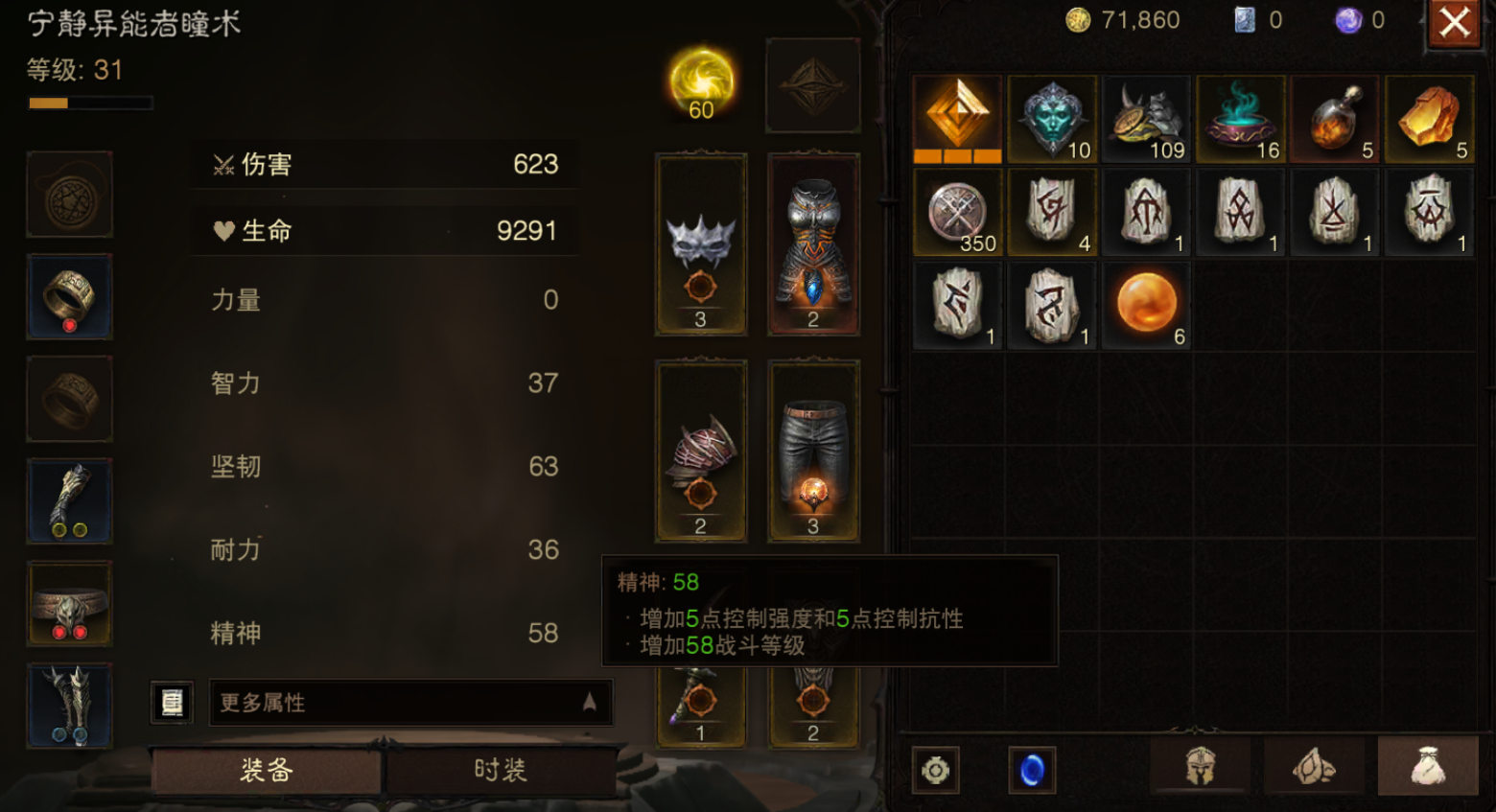Viewport: 1496px width, 812px height.
Task: Open the settings gear icon at bottom
Action: [x=934, y=769]
